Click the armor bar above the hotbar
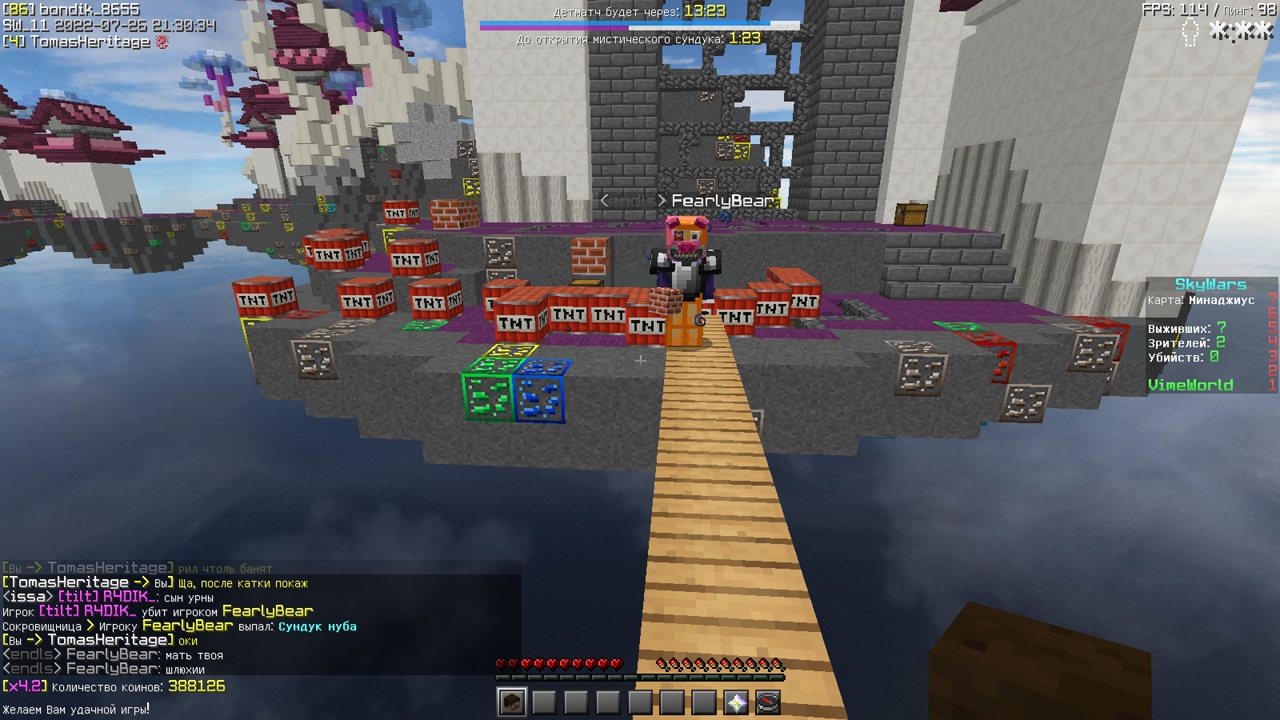This screenshot has width=1280, height=720. click(x=640, y=678)
